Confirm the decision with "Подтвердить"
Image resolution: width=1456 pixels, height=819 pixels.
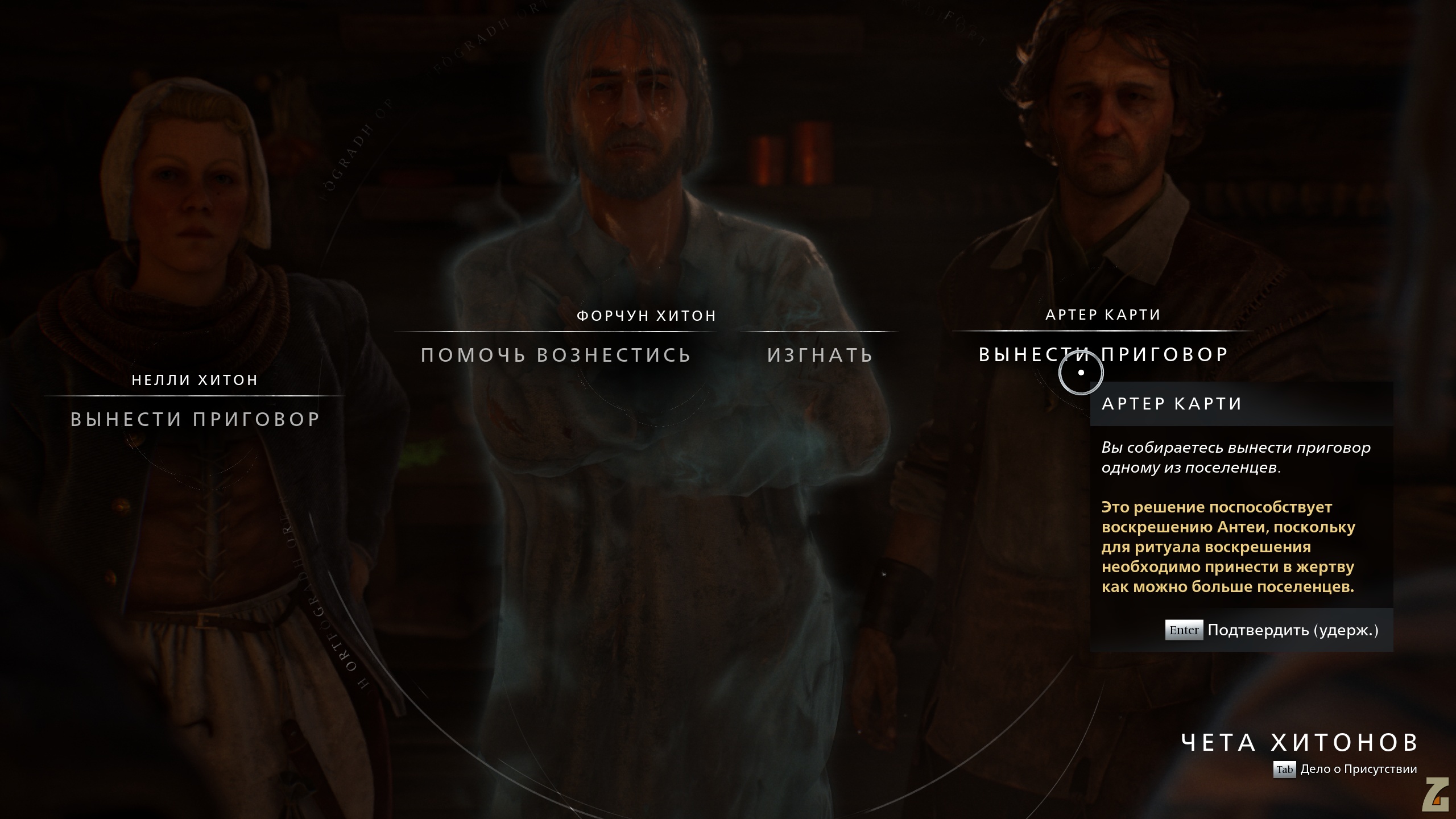click(x=1272, y=630)
